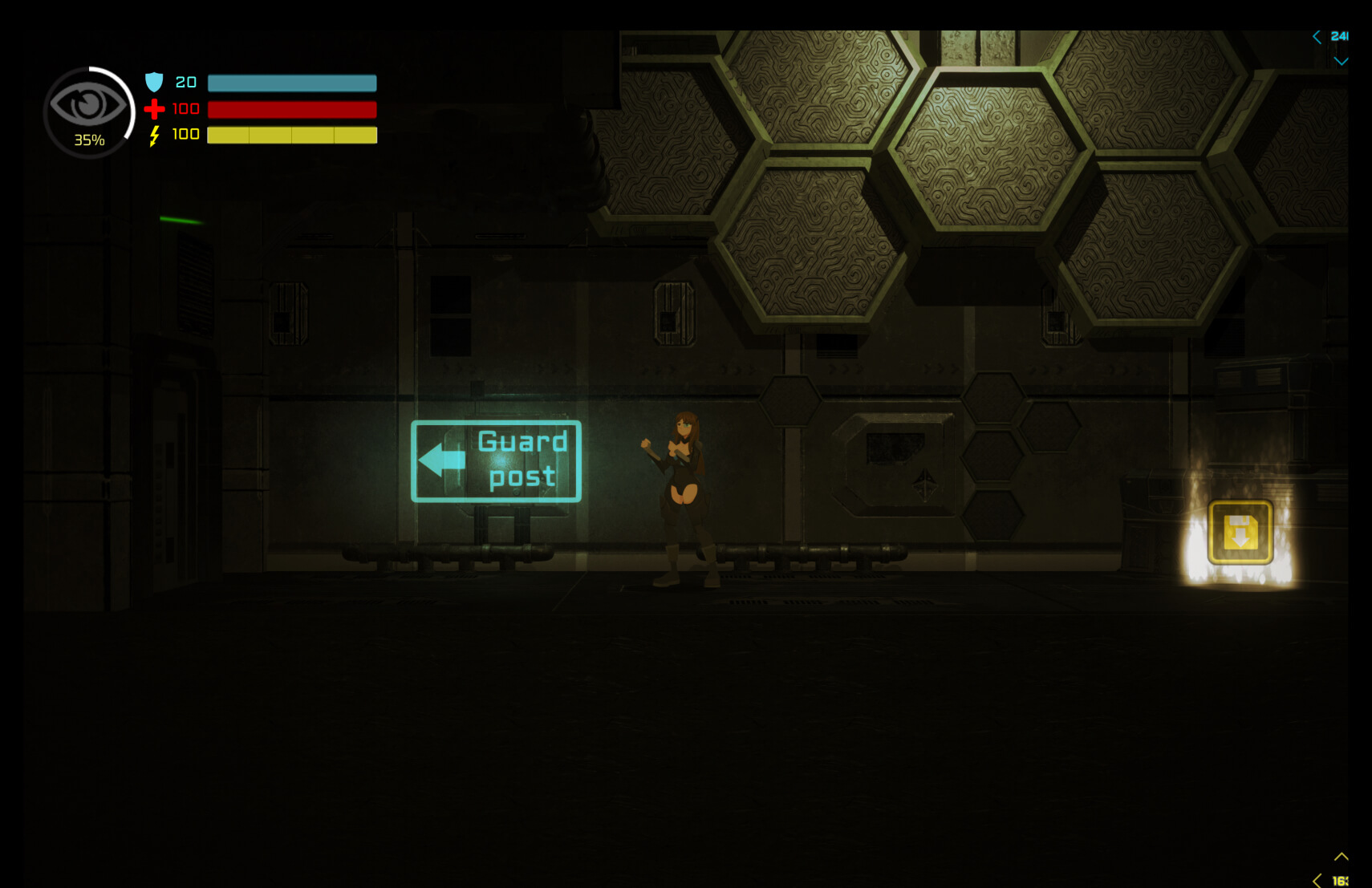The image size is (1372, 888).
Task: Select the left arrow on the Guard post sign
Action: [x=440, y=460]
